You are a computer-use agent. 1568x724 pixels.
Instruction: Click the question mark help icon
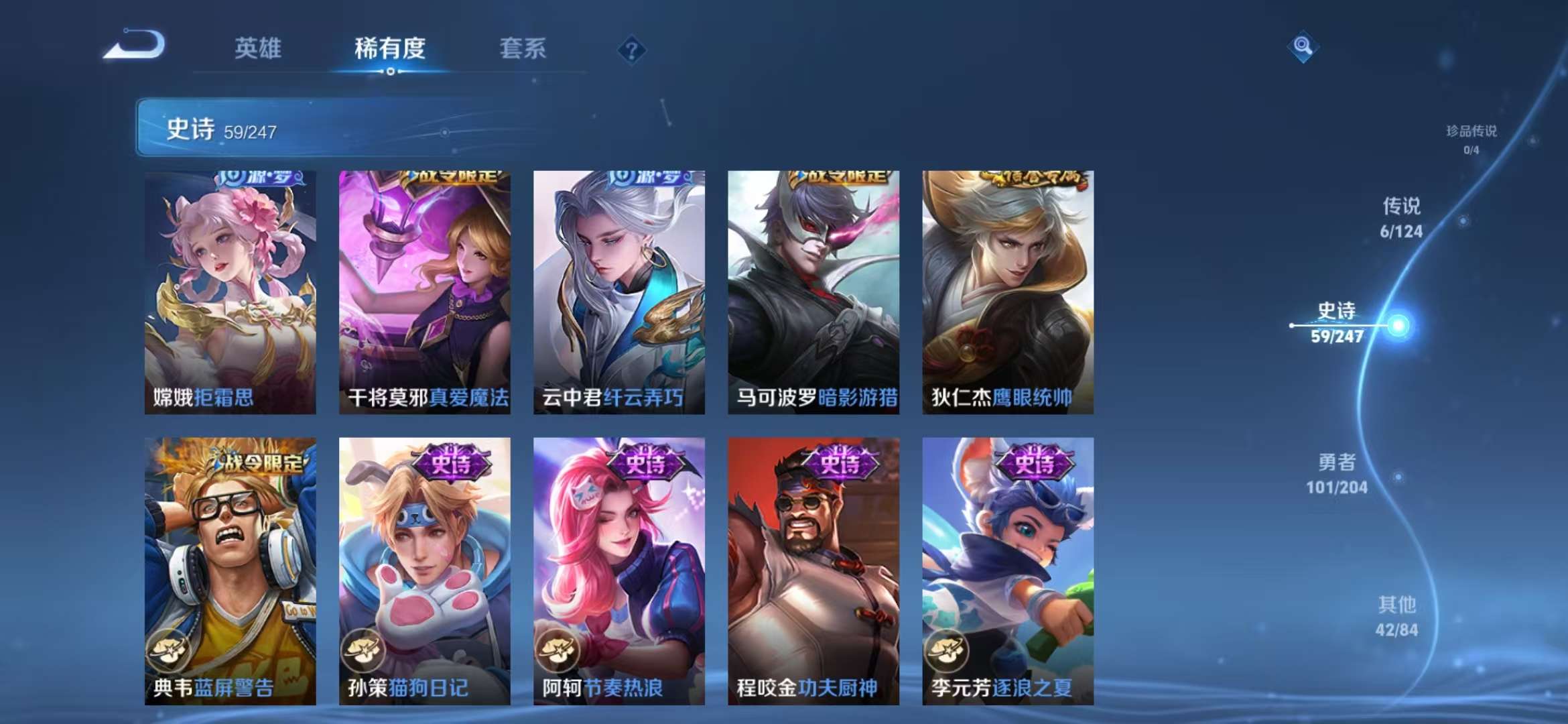(x=631, y=49)
